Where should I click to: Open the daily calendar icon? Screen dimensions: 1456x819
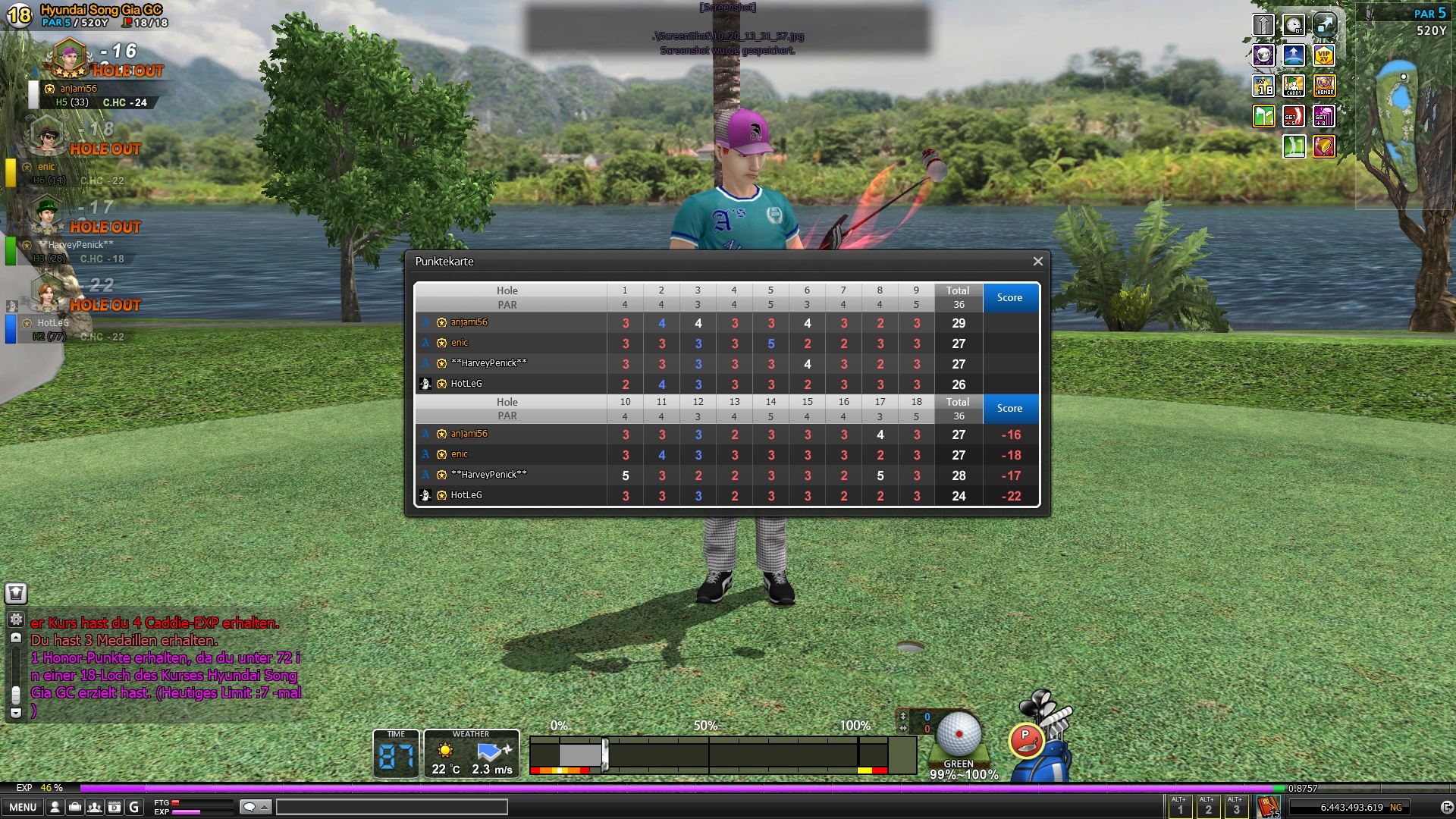[x=115, y=807]
